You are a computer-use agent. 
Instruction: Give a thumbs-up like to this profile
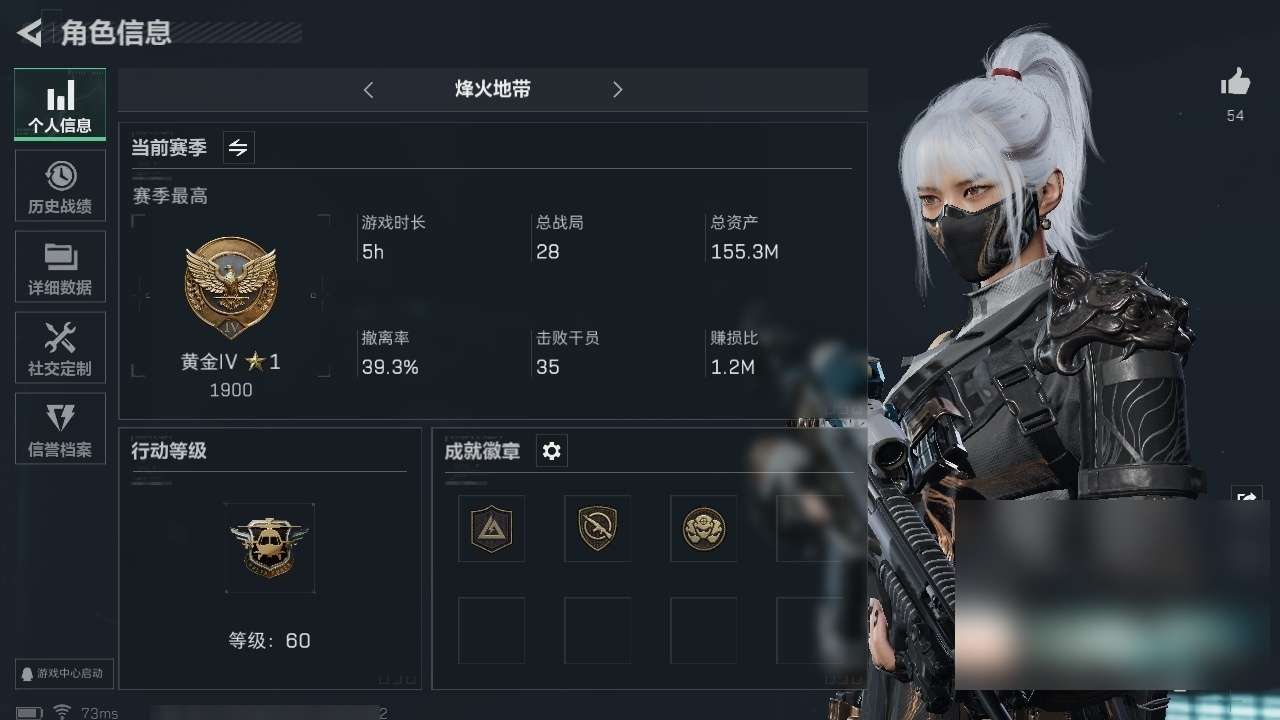[x=1236, y=83]
